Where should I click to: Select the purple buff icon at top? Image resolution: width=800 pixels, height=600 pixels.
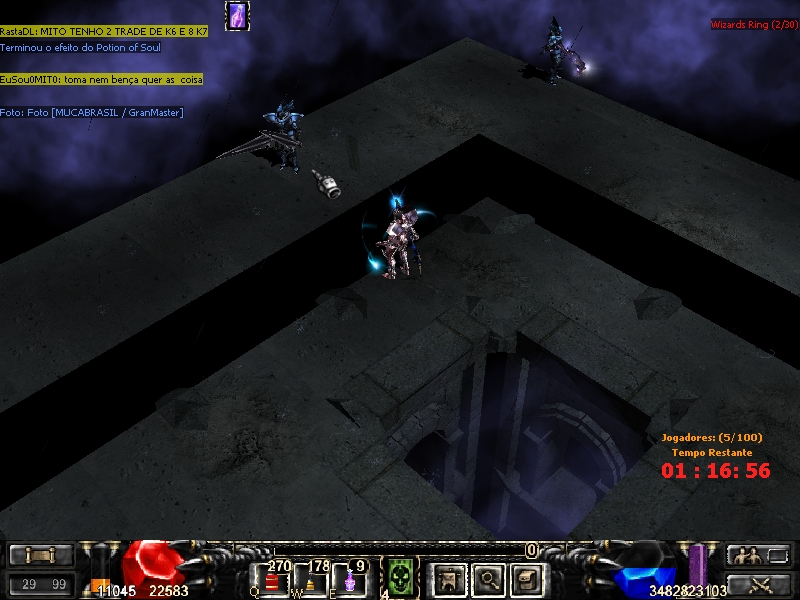tap(237, 16)
